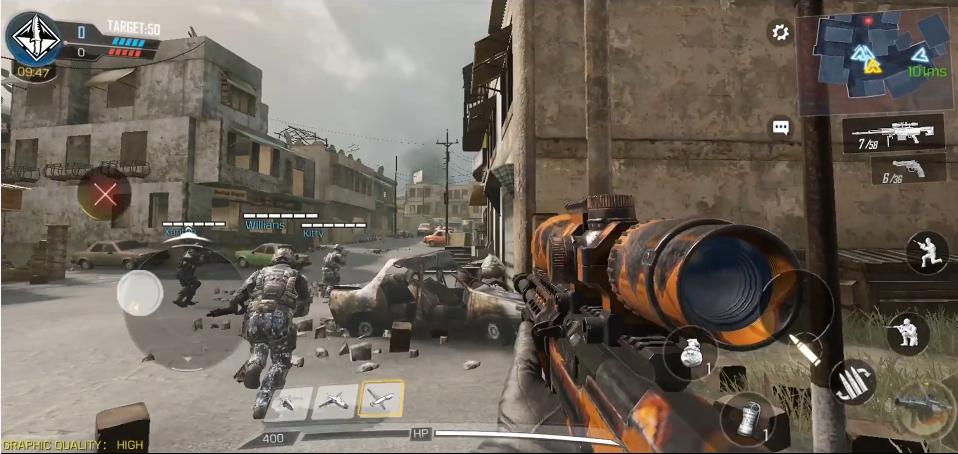Viewport: 958px width, 454px height.
Task: Switch to the pistol weapon slot
Action: click(x=907, y=169)
